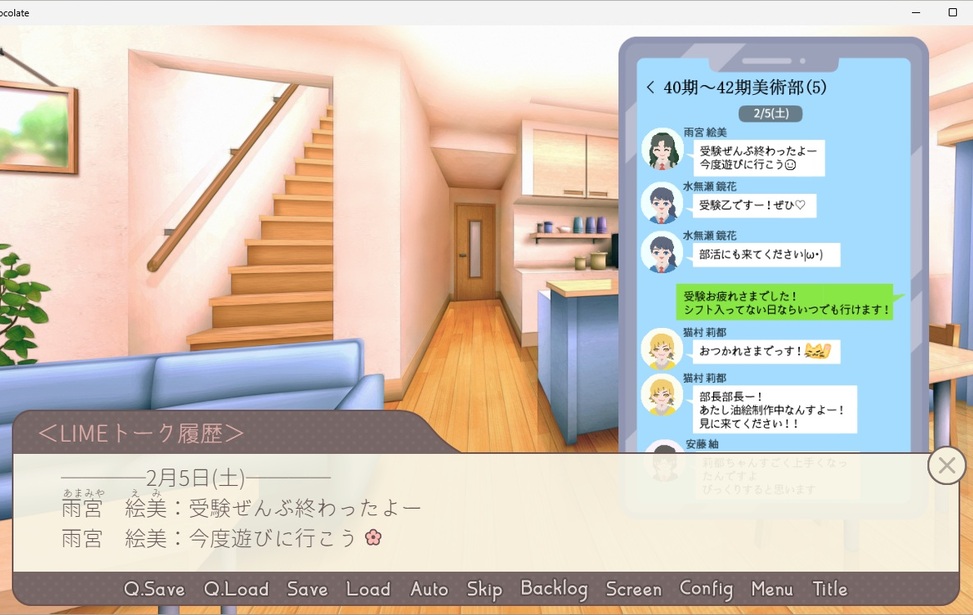973x615 pixels.
Task: Open the Save menu
Action: 307,589
